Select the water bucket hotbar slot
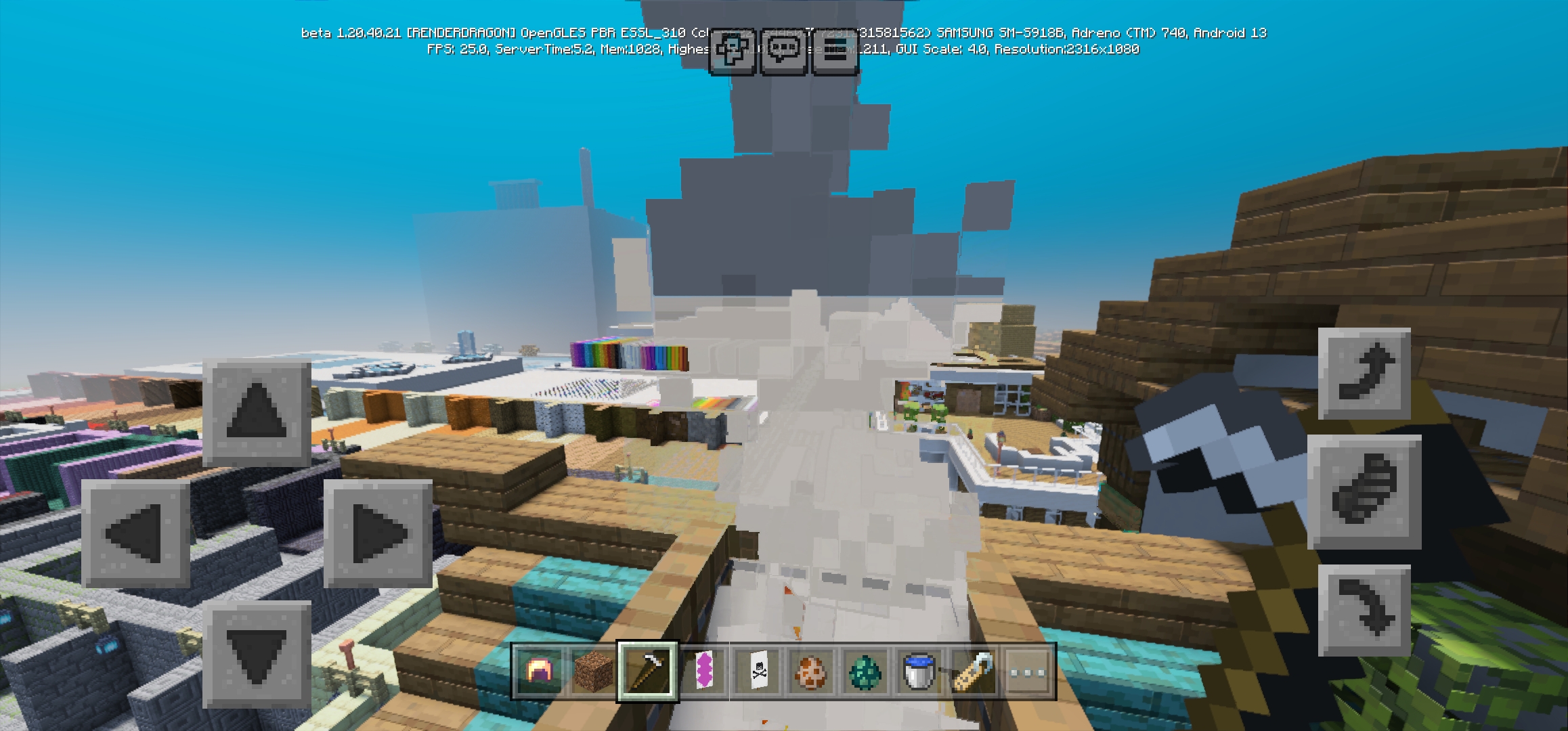Viewport: 1568px width, 731px height. [x=919, y=671]
